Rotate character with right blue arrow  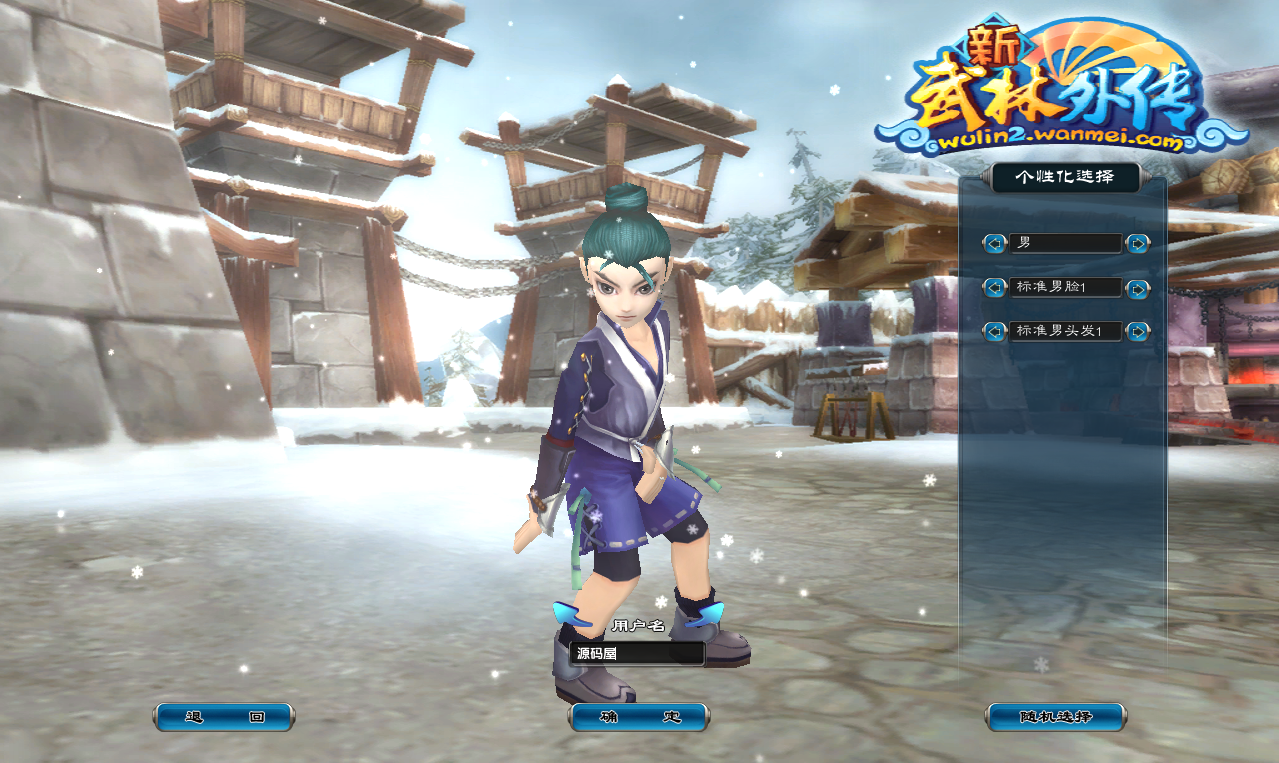coord(708,614)
